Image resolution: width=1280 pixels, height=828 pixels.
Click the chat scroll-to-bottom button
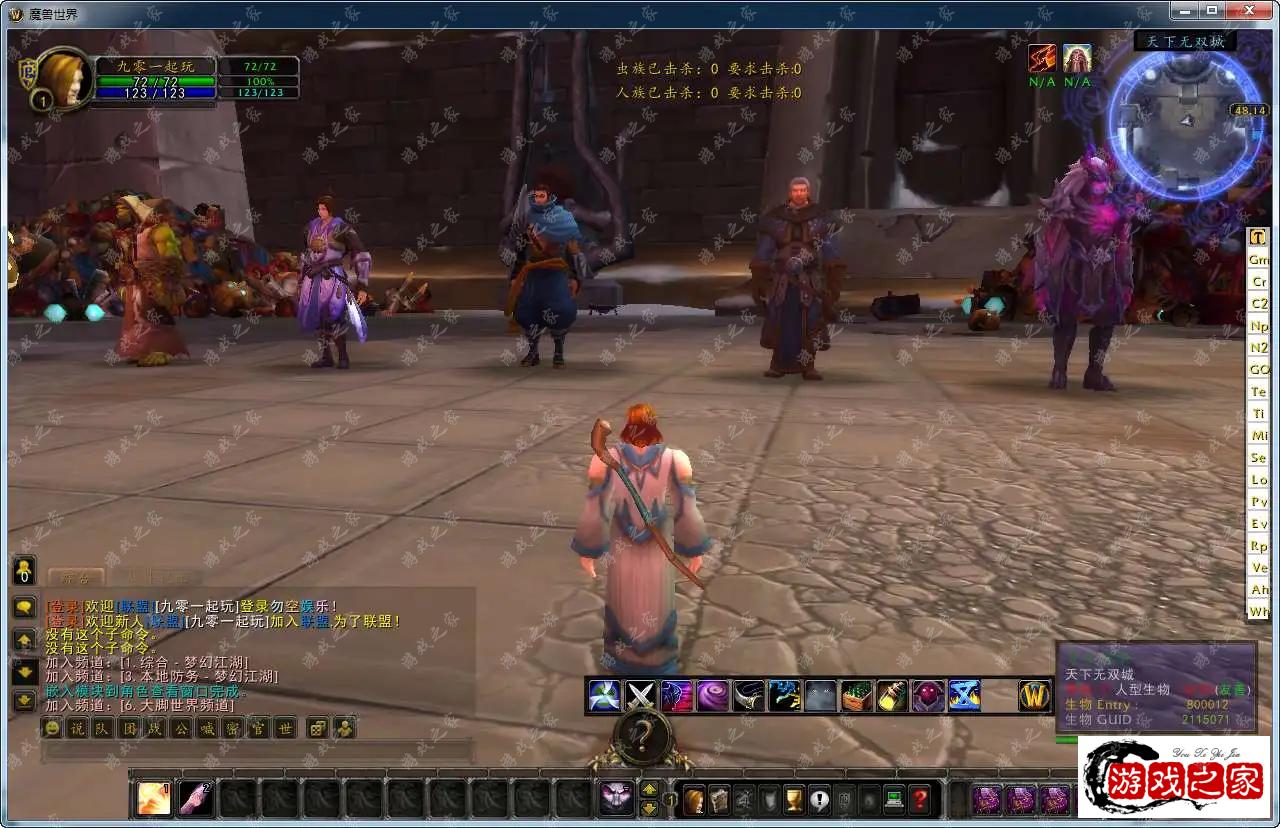[24, 701]
